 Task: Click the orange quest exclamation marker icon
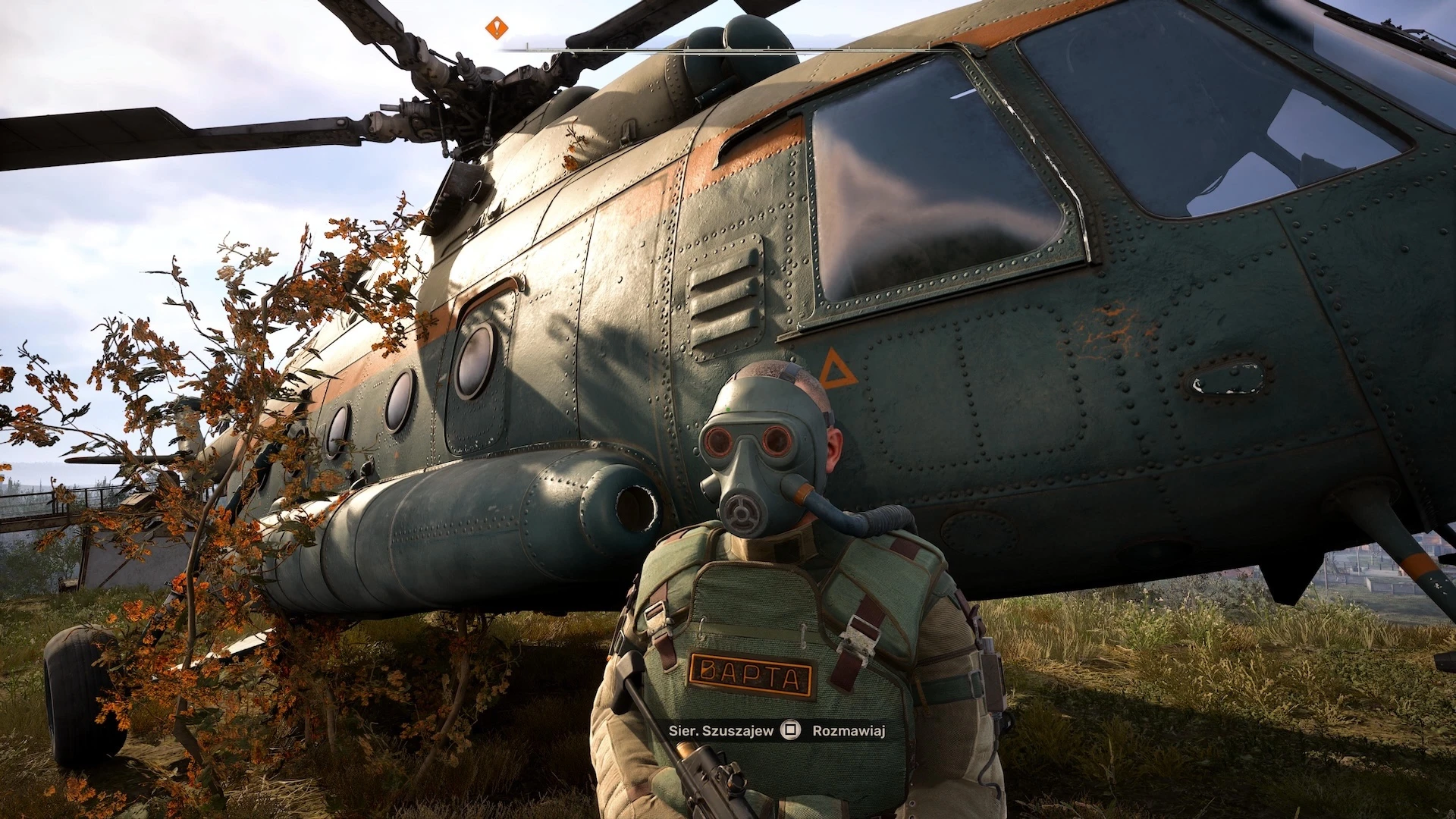click(x=497, y=28)
